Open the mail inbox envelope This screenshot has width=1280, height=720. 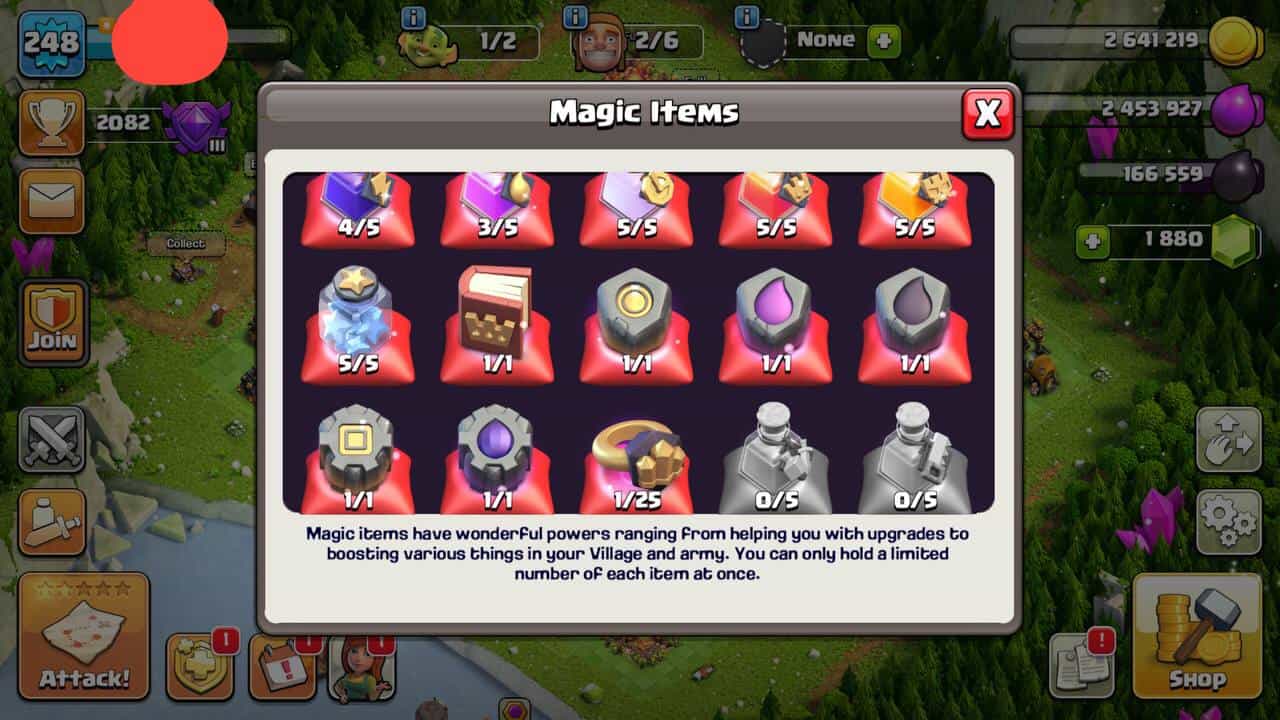pyautogui.click(x=52, y=201)
